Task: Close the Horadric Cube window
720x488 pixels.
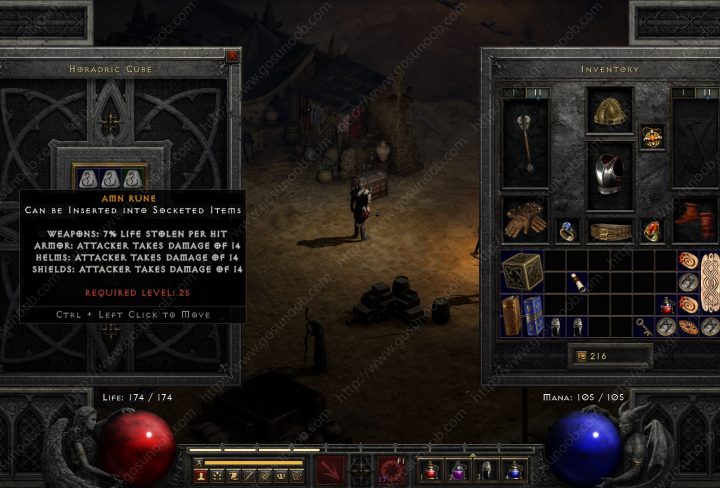Action: click(231, 57)
